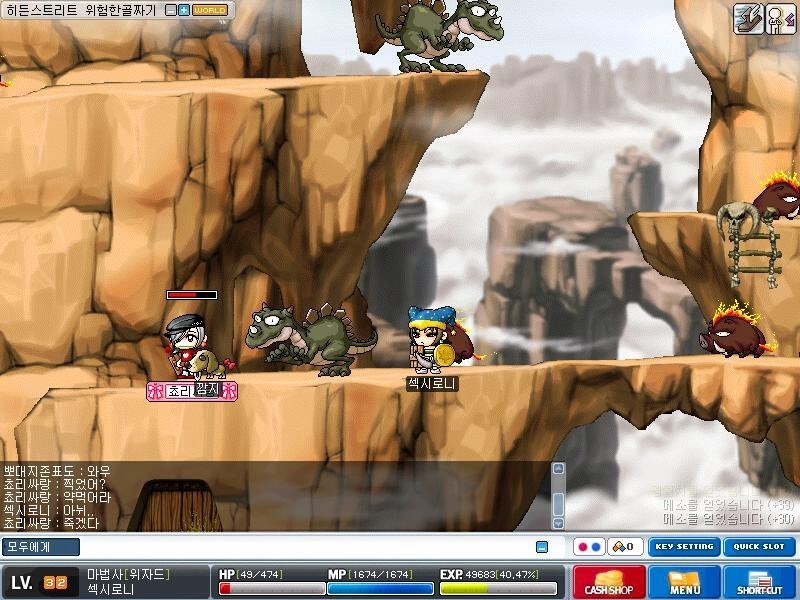Open the game Menu

pyautogui.click(x=685, y=582)
